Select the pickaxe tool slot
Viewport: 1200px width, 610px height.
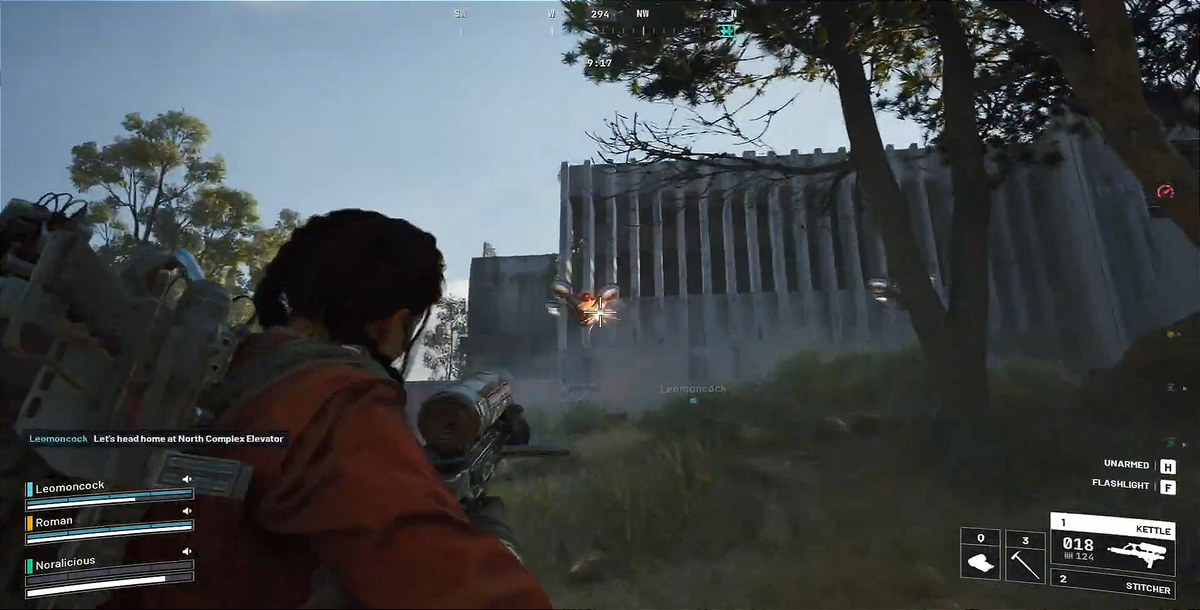click(x=1025, y=555)
